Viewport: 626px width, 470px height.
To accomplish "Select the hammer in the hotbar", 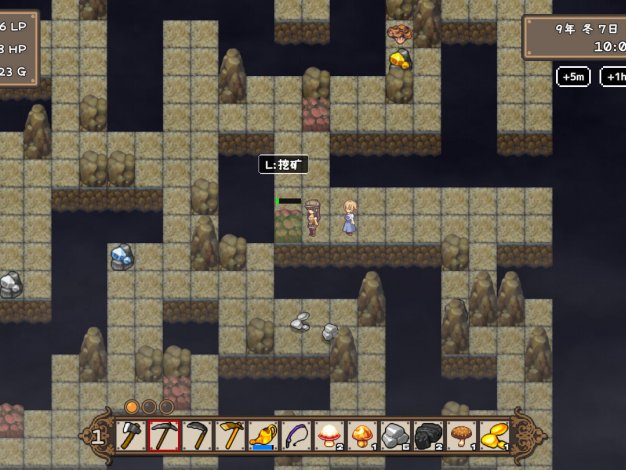I will [x=131, y=435].
